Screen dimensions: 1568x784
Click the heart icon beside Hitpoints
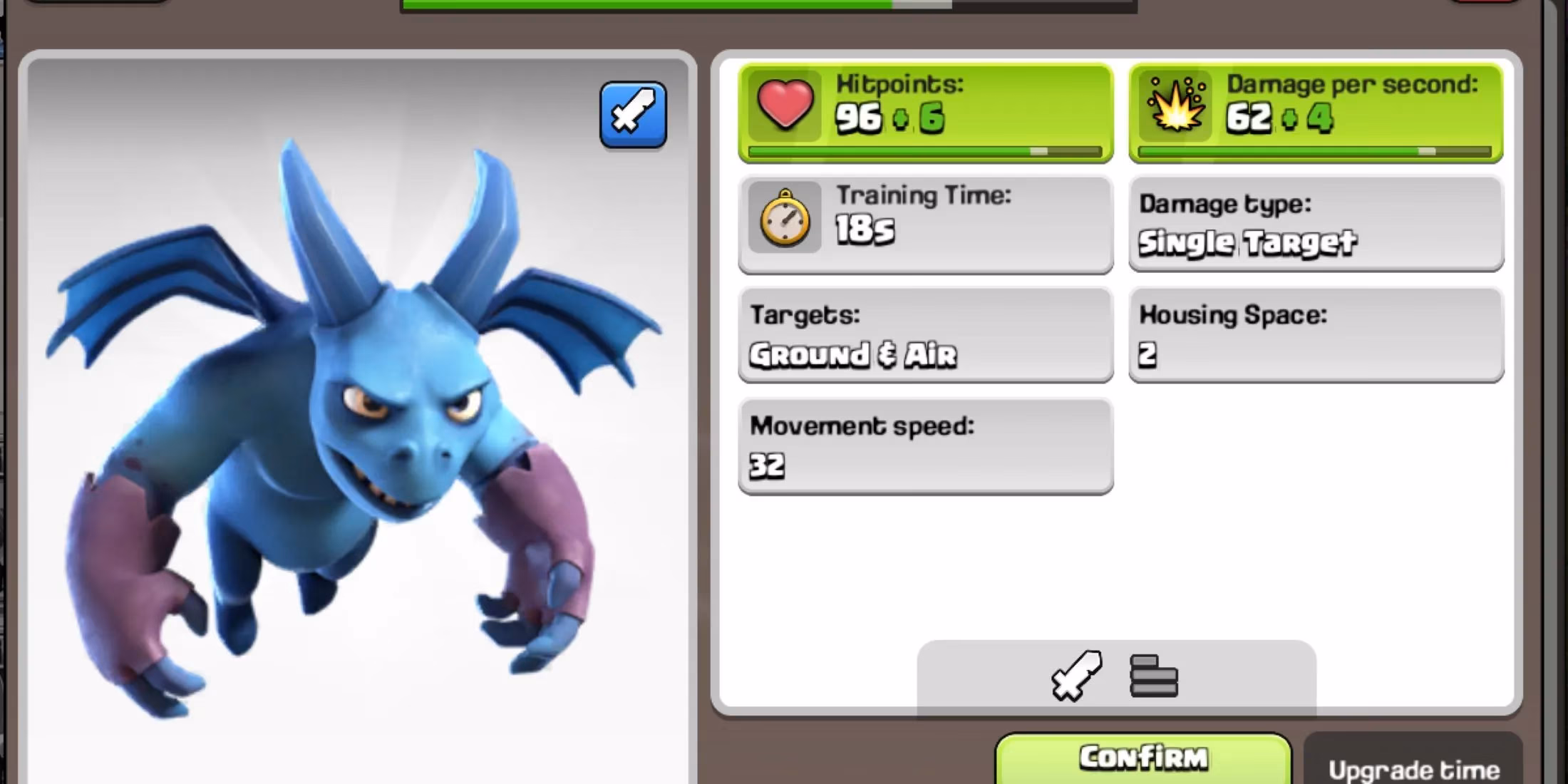(784, 107)
